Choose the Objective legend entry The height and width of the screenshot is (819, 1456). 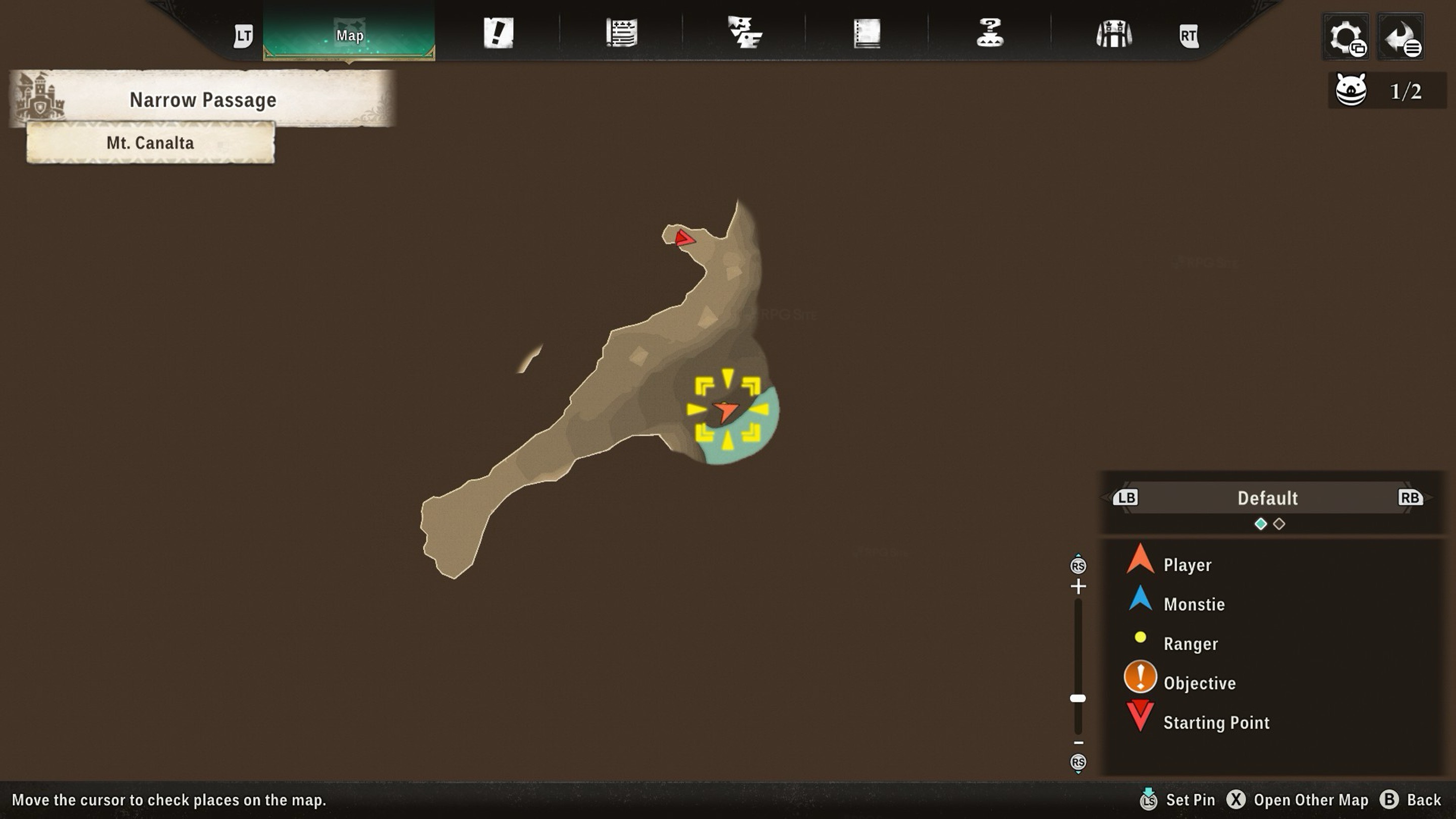[1199, 683]
